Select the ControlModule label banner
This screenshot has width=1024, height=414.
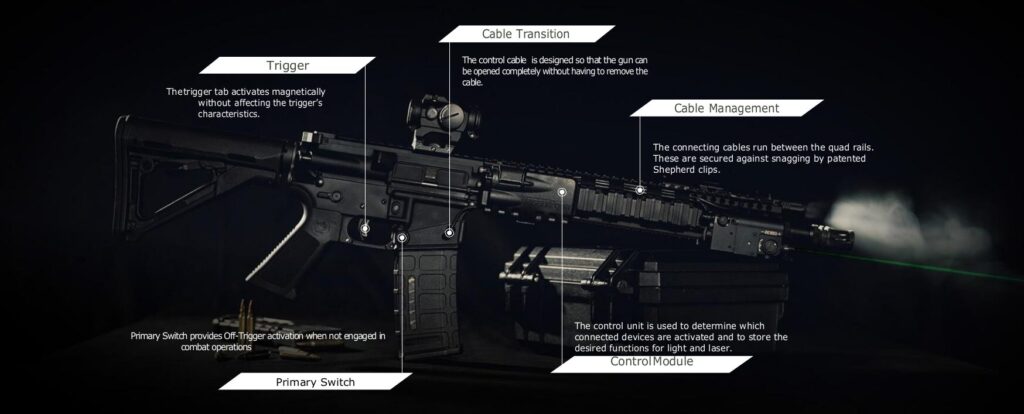651,362
